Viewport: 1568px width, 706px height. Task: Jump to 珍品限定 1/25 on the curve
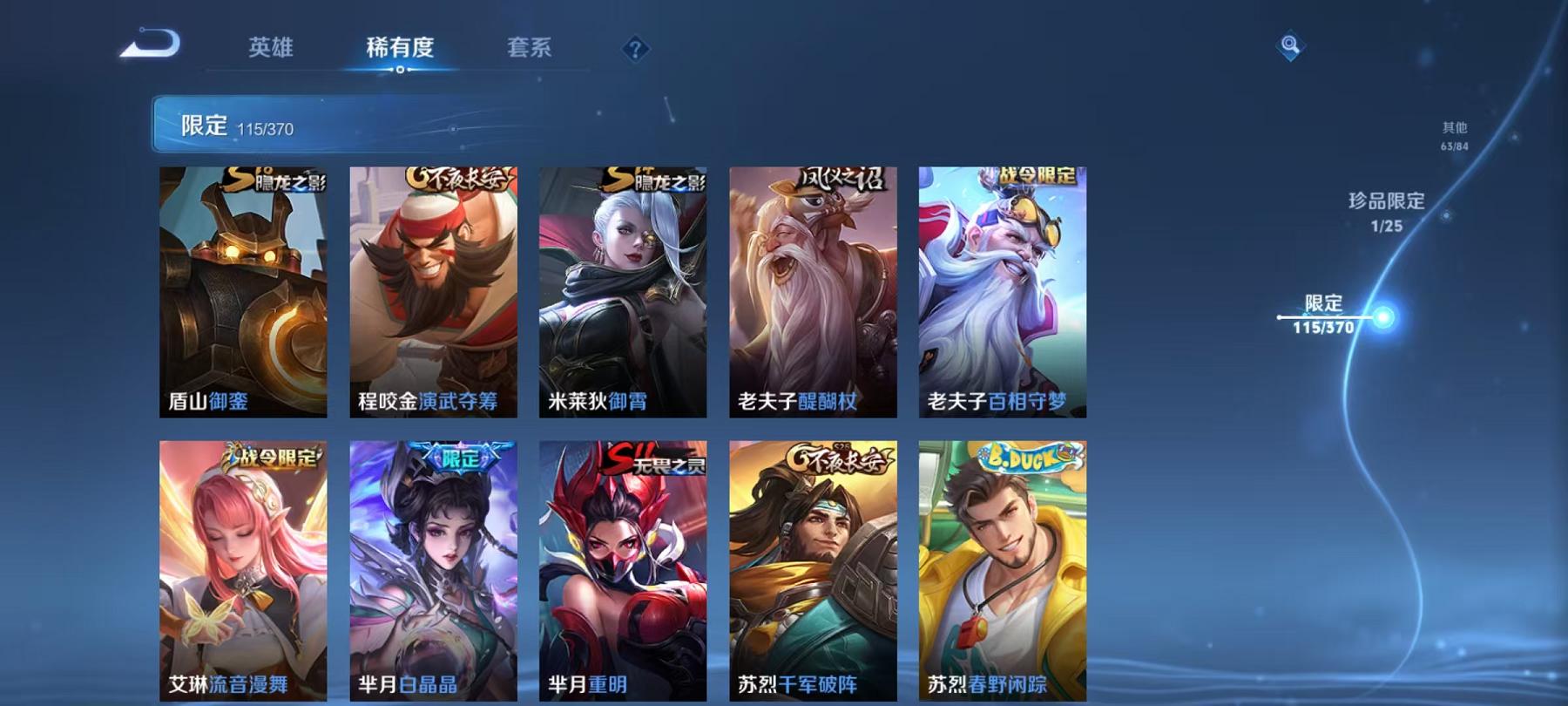pos(1384,212)
